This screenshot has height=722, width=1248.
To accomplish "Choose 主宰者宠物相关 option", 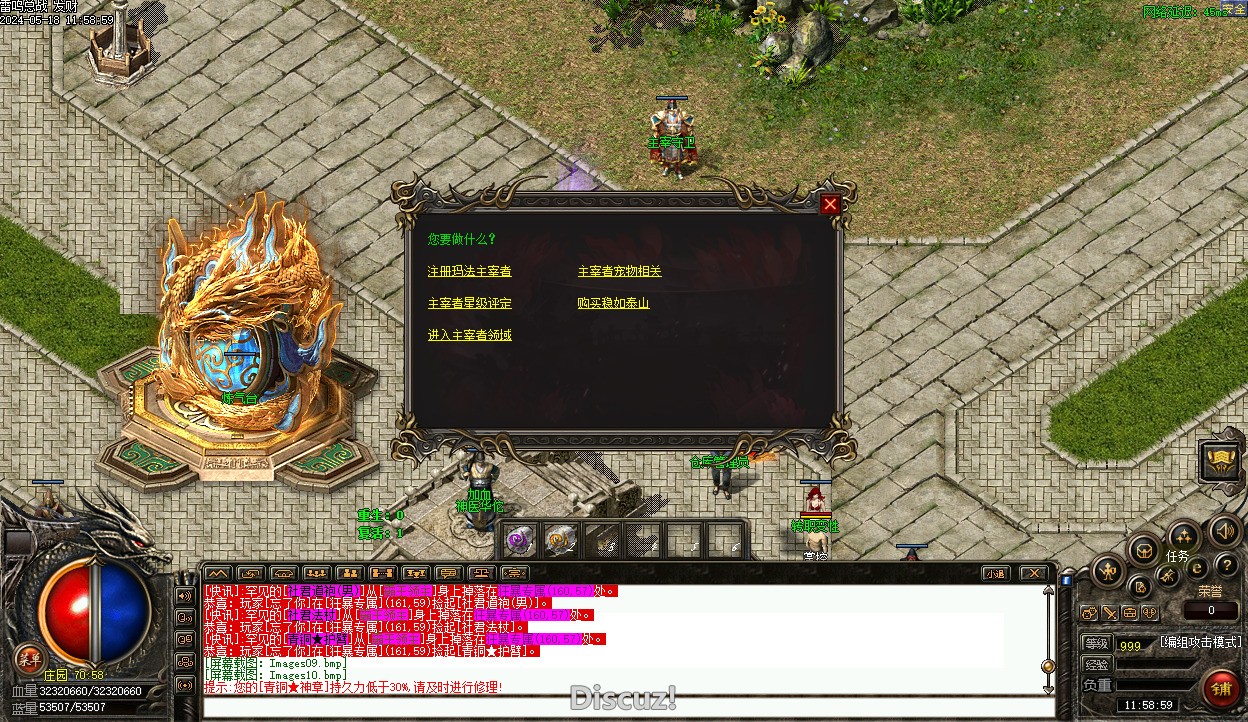I will pyautogui.click(x=619, y=271).
